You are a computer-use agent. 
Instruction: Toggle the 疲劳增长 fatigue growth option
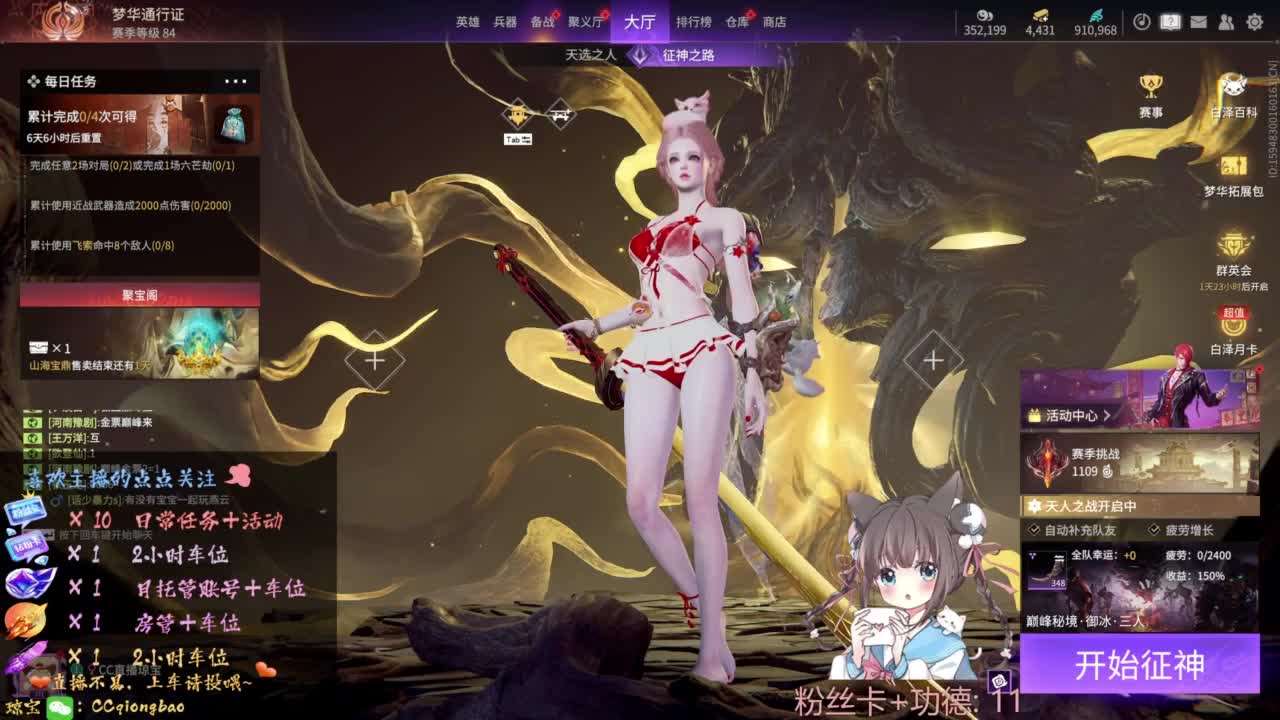(x=1153, y=530)
